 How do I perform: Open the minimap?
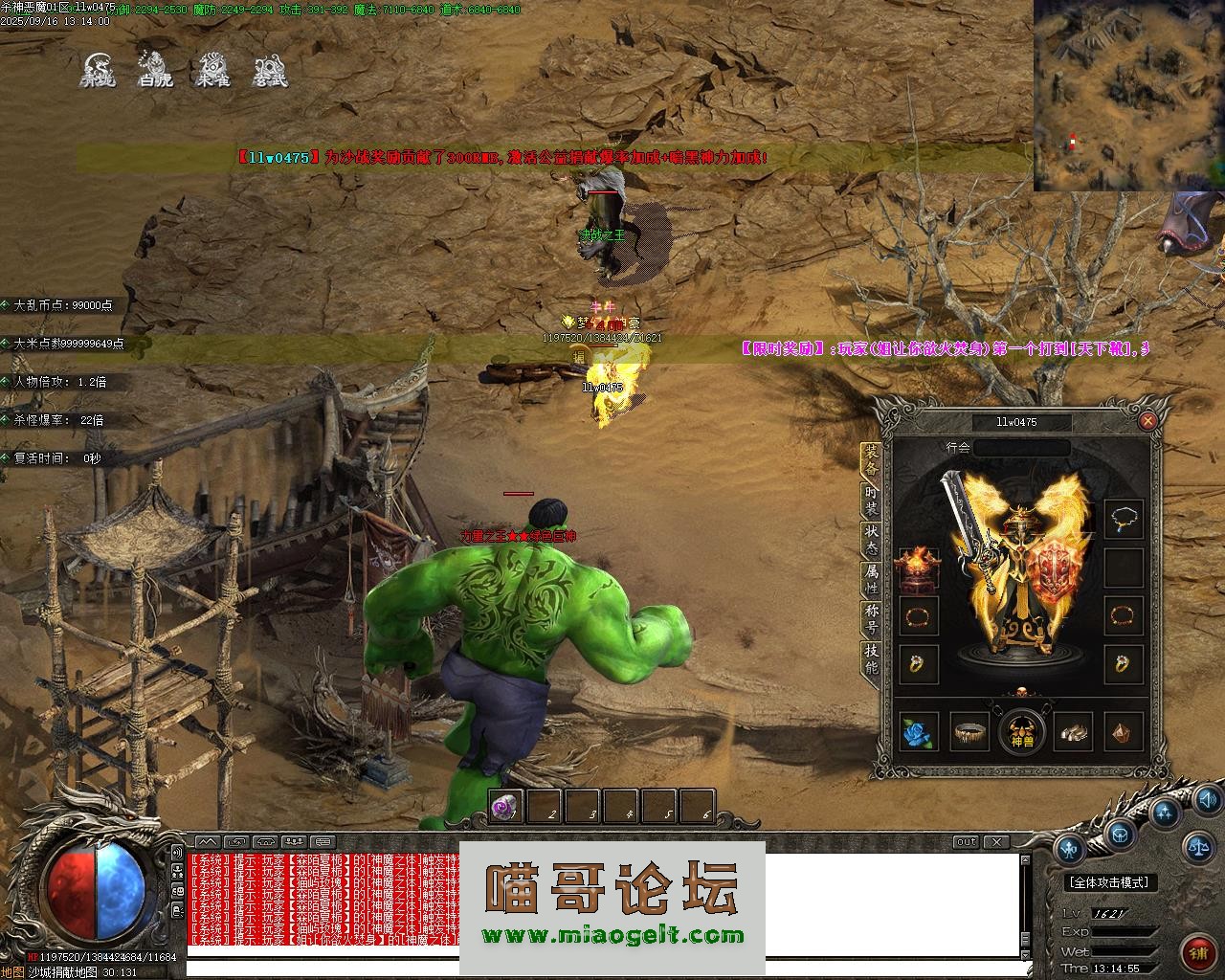click(1128, 95)
